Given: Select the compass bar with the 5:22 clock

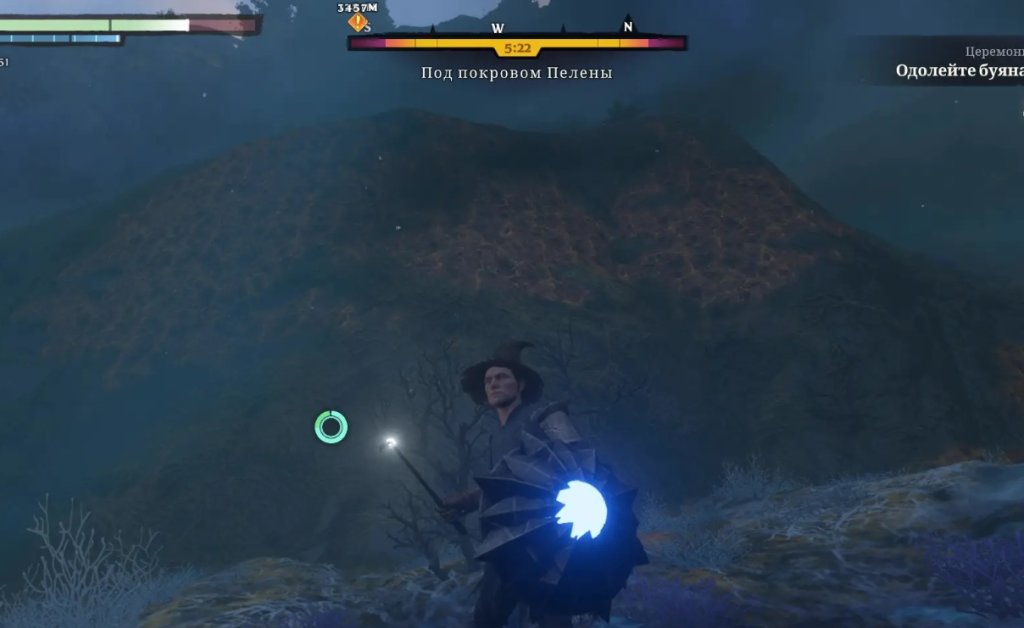Looking at the screenshot, I should tap(517, 44).
